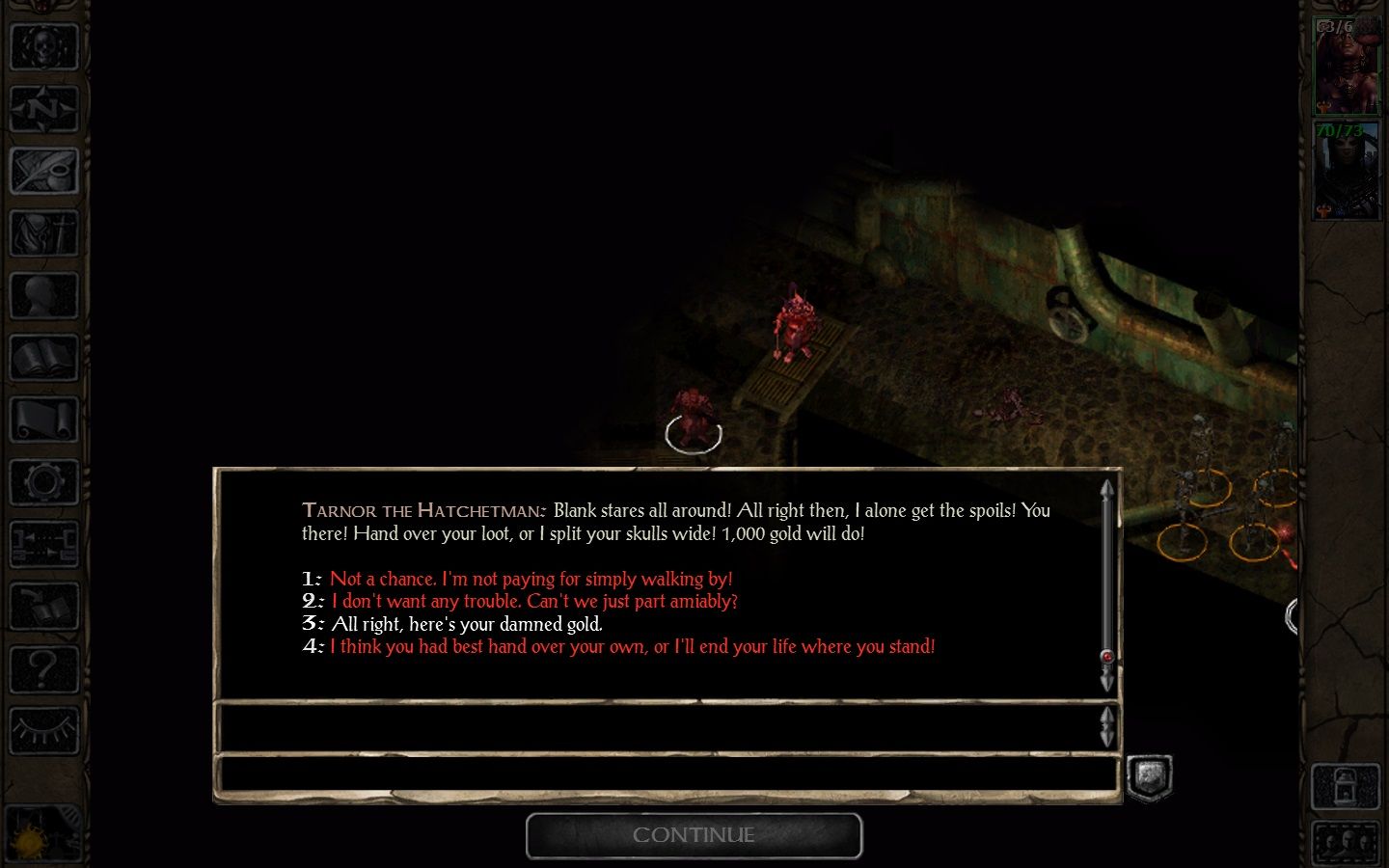Pick reply 4: hand over your own
Image resolution: width=1389 pixels, height=868 pixels.
(632, 646)
